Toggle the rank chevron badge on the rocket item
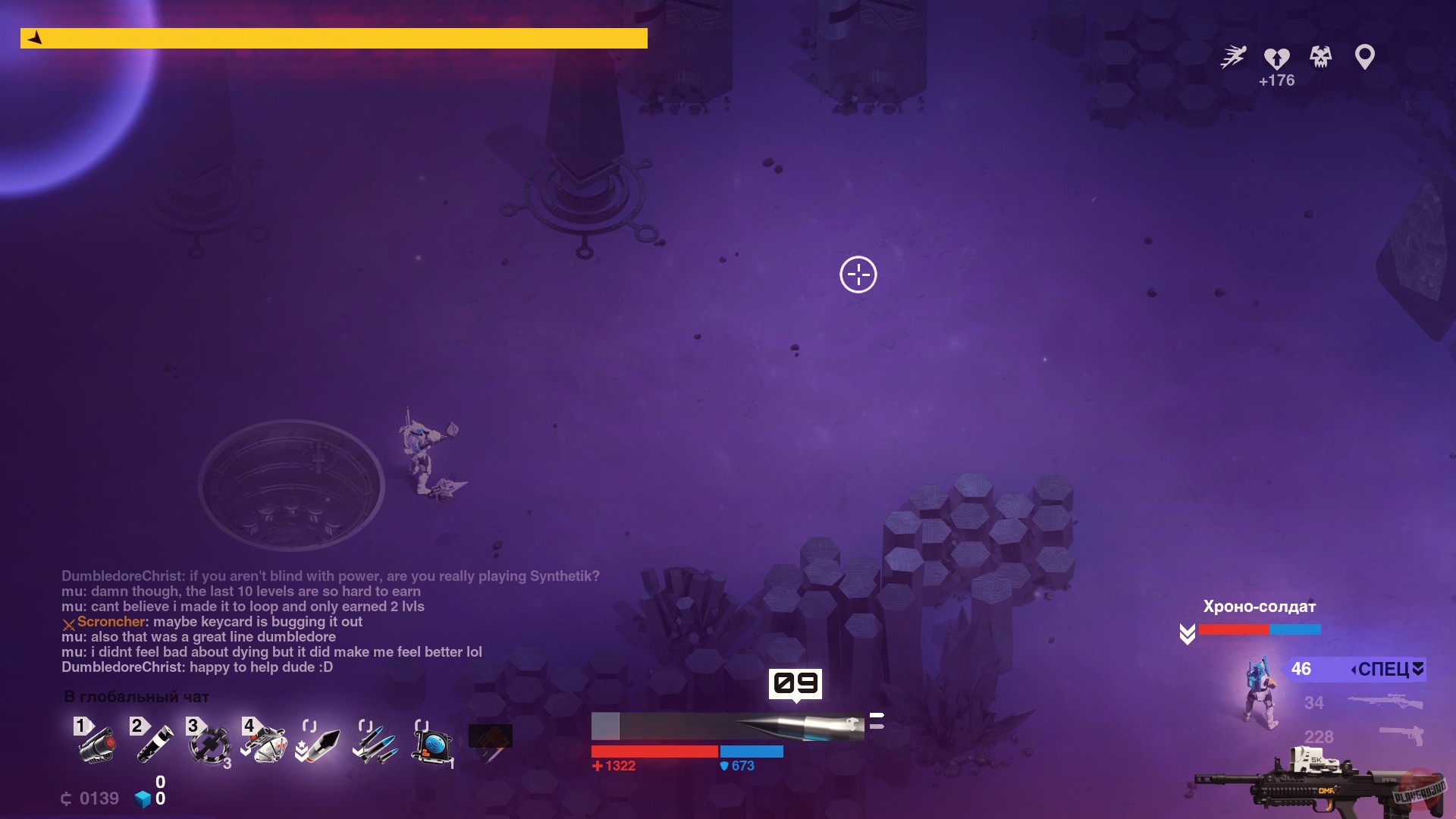 coord(301,749)
